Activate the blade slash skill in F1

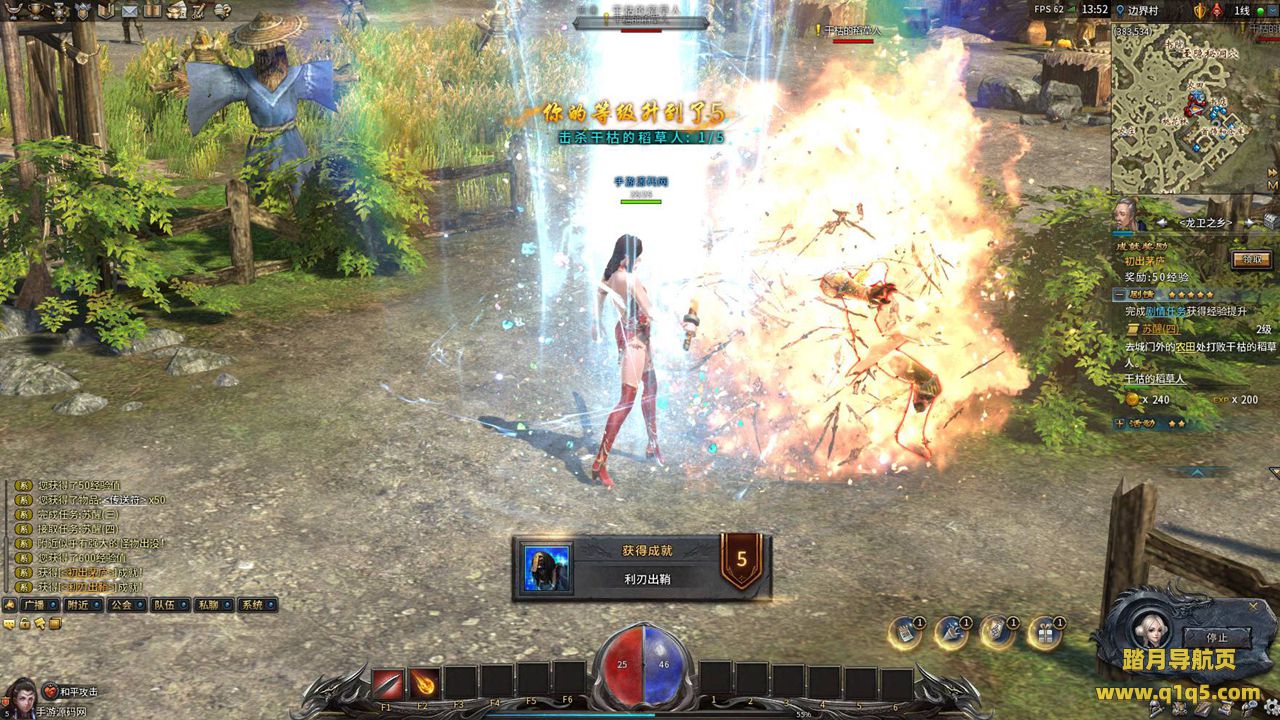coord(388,684)
